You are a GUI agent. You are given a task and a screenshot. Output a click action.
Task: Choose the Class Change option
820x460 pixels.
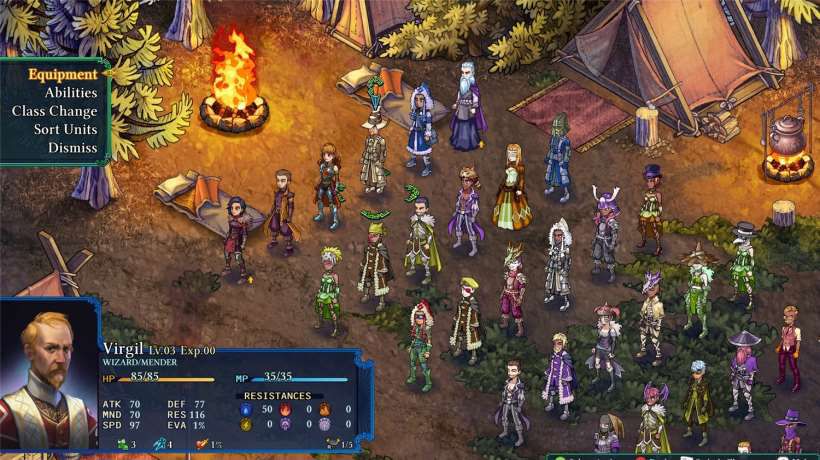55,111
